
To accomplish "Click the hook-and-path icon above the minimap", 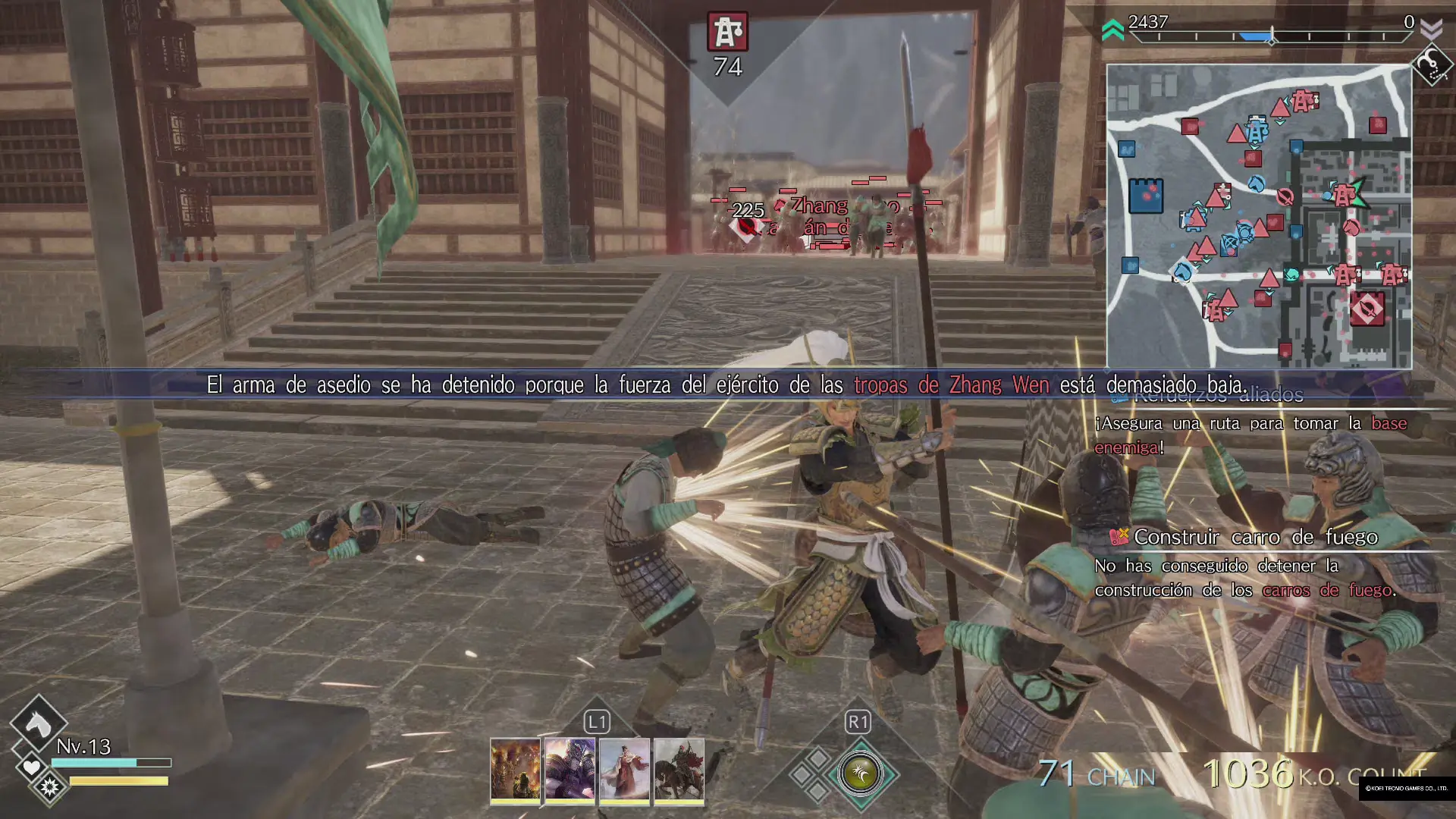I will coord(1430,65).
